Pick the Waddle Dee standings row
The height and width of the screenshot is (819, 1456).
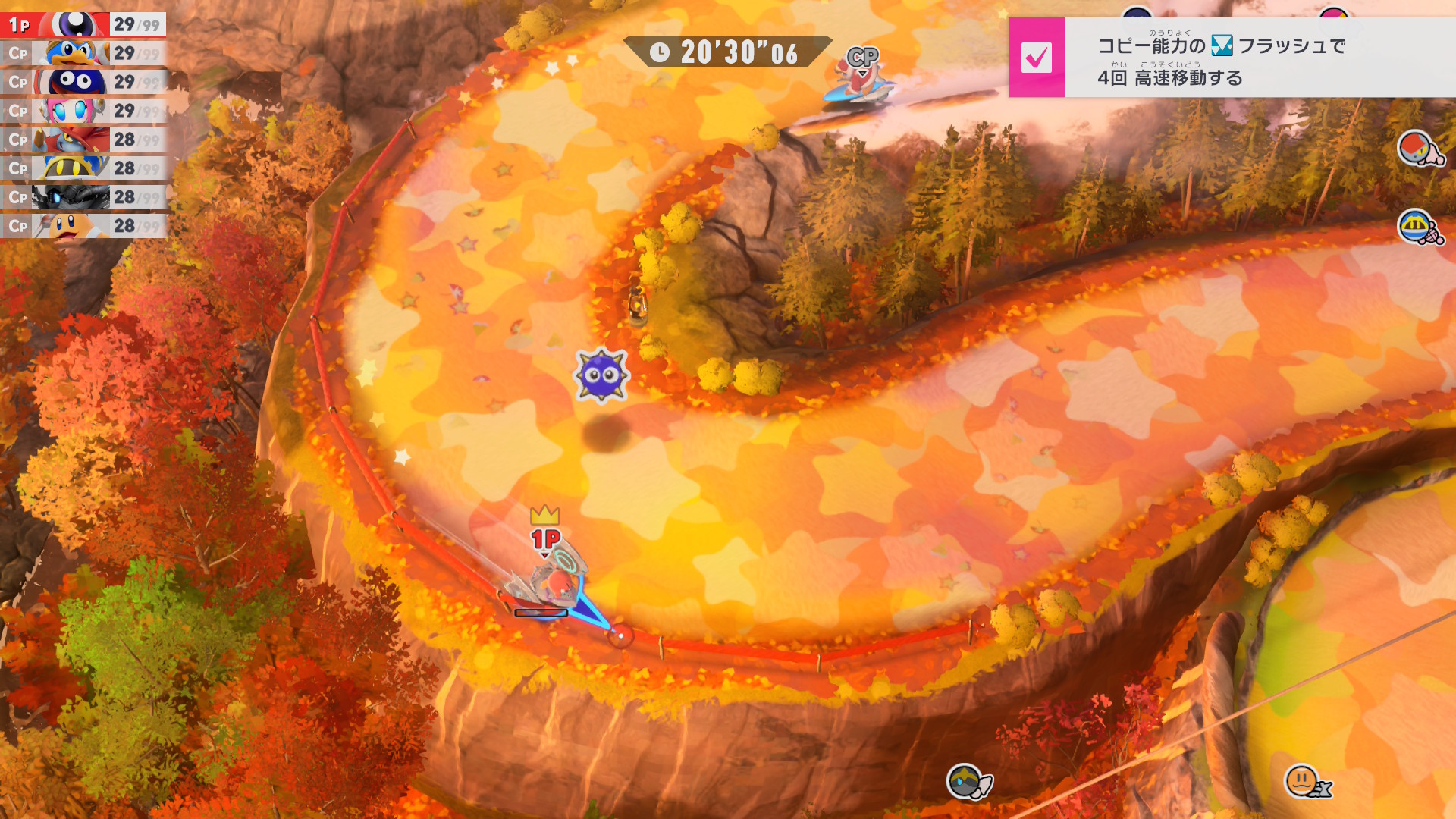(83, 226)
